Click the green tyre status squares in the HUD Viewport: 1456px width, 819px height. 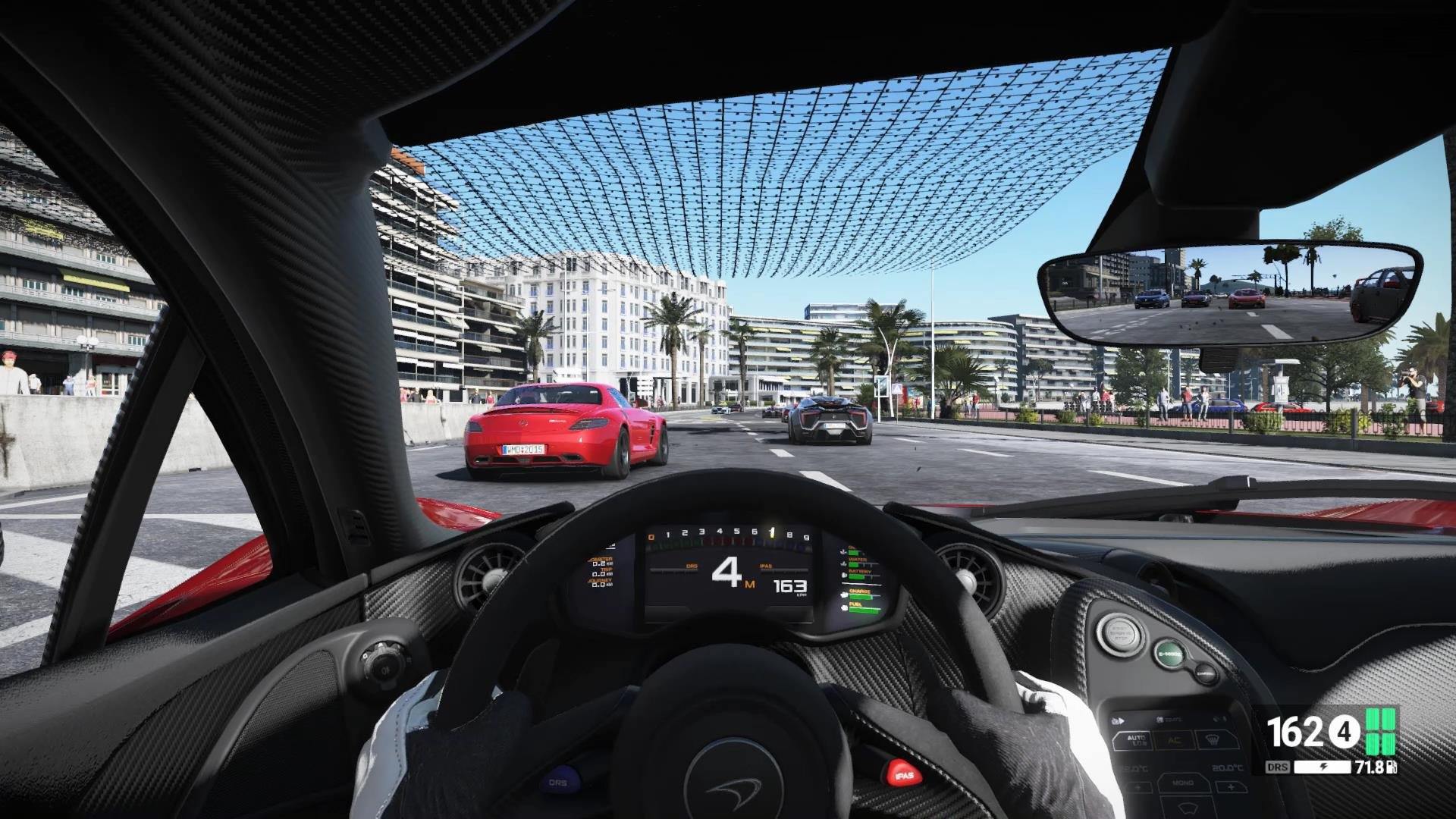click(x=1380, y=733)
